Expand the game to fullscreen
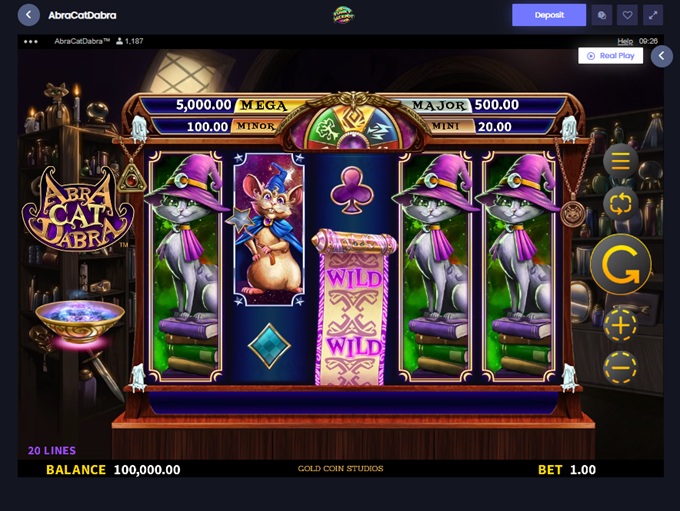The image size is (680, 511). tap(653, 15)
